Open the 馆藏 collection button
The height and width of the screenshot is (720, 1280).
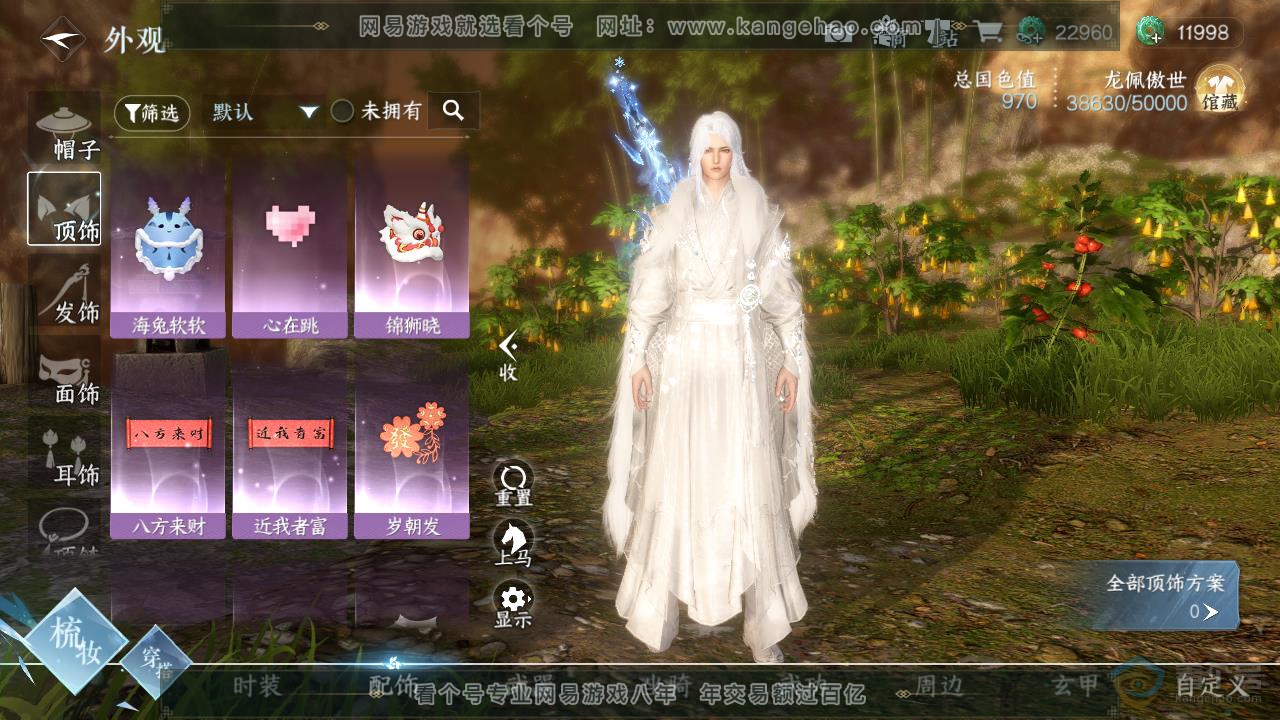[1220, 89]
